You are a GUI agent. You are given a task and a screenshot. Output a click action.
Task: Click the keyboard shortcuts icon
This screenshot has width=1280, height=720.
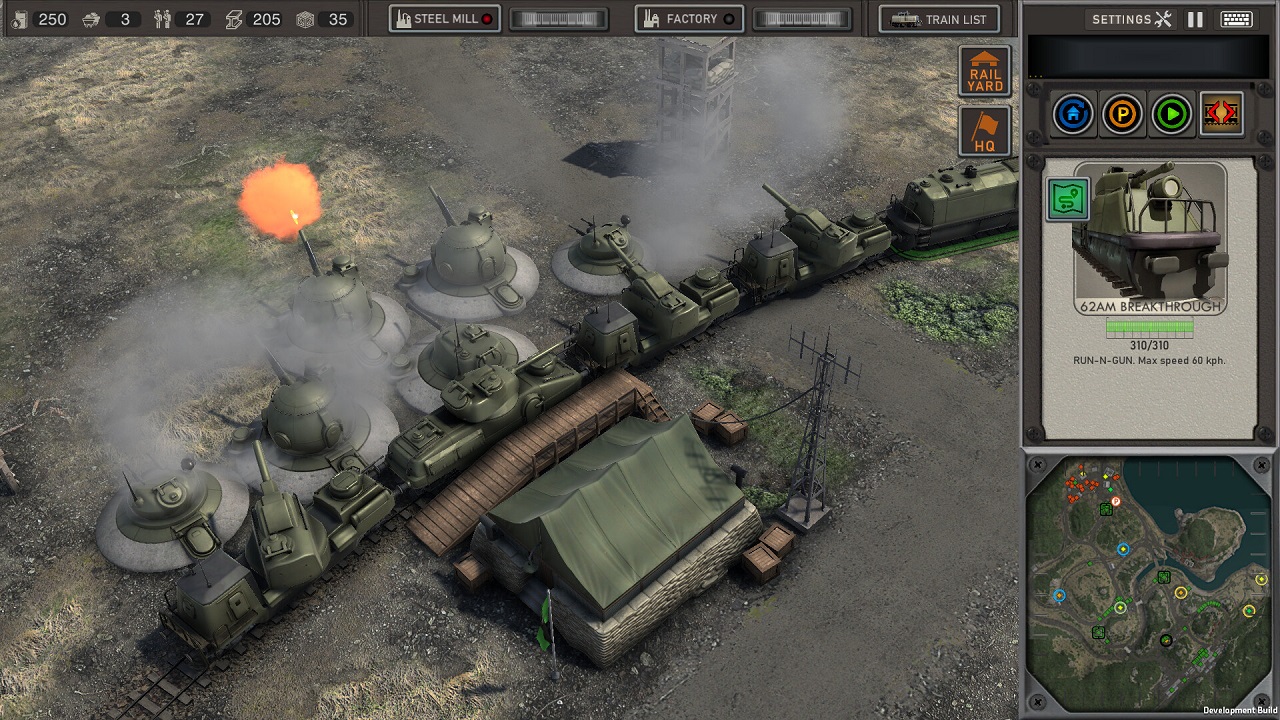pos(1238,18)
